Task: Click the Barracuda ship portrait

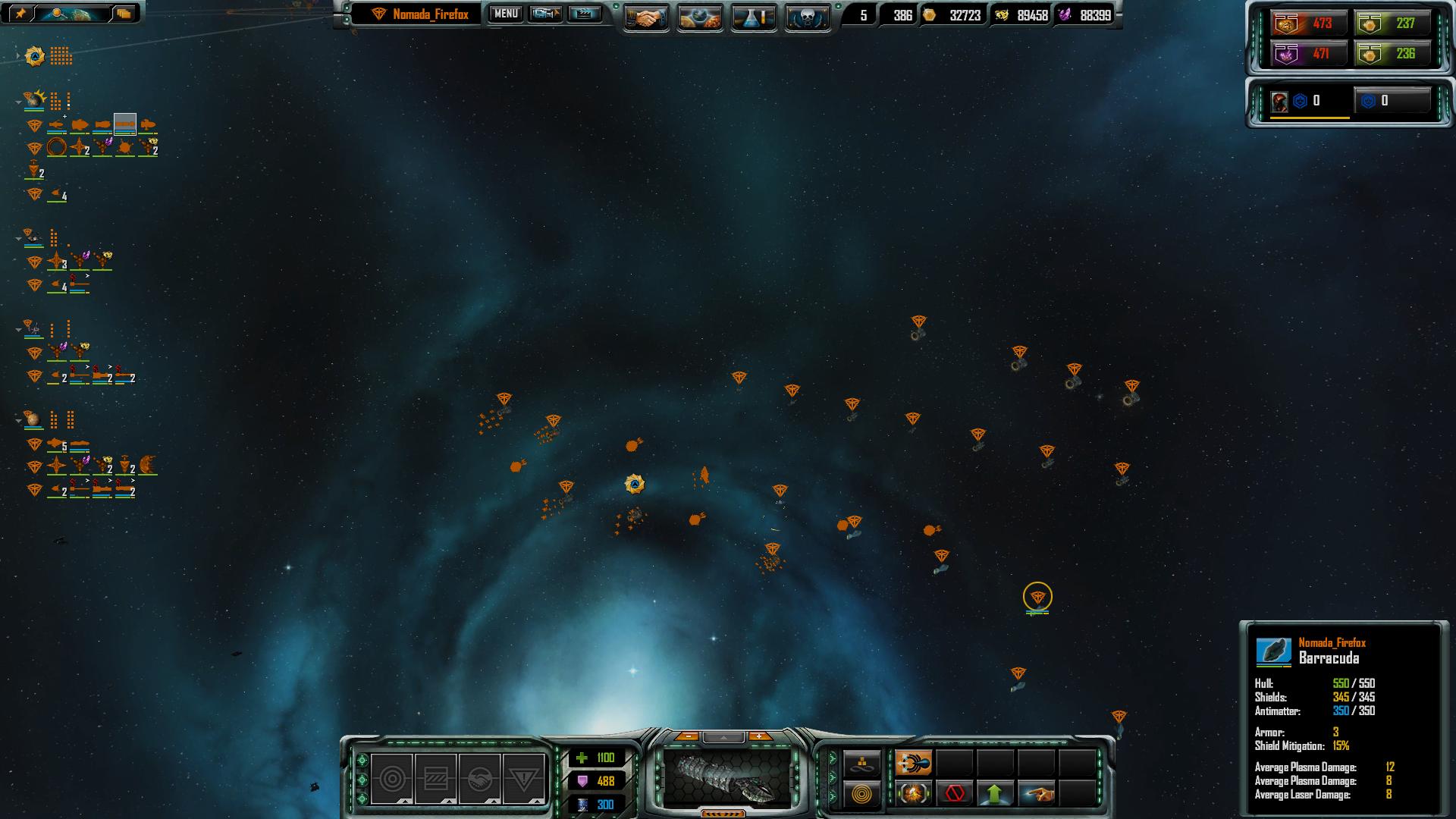Action: [726, 777]
